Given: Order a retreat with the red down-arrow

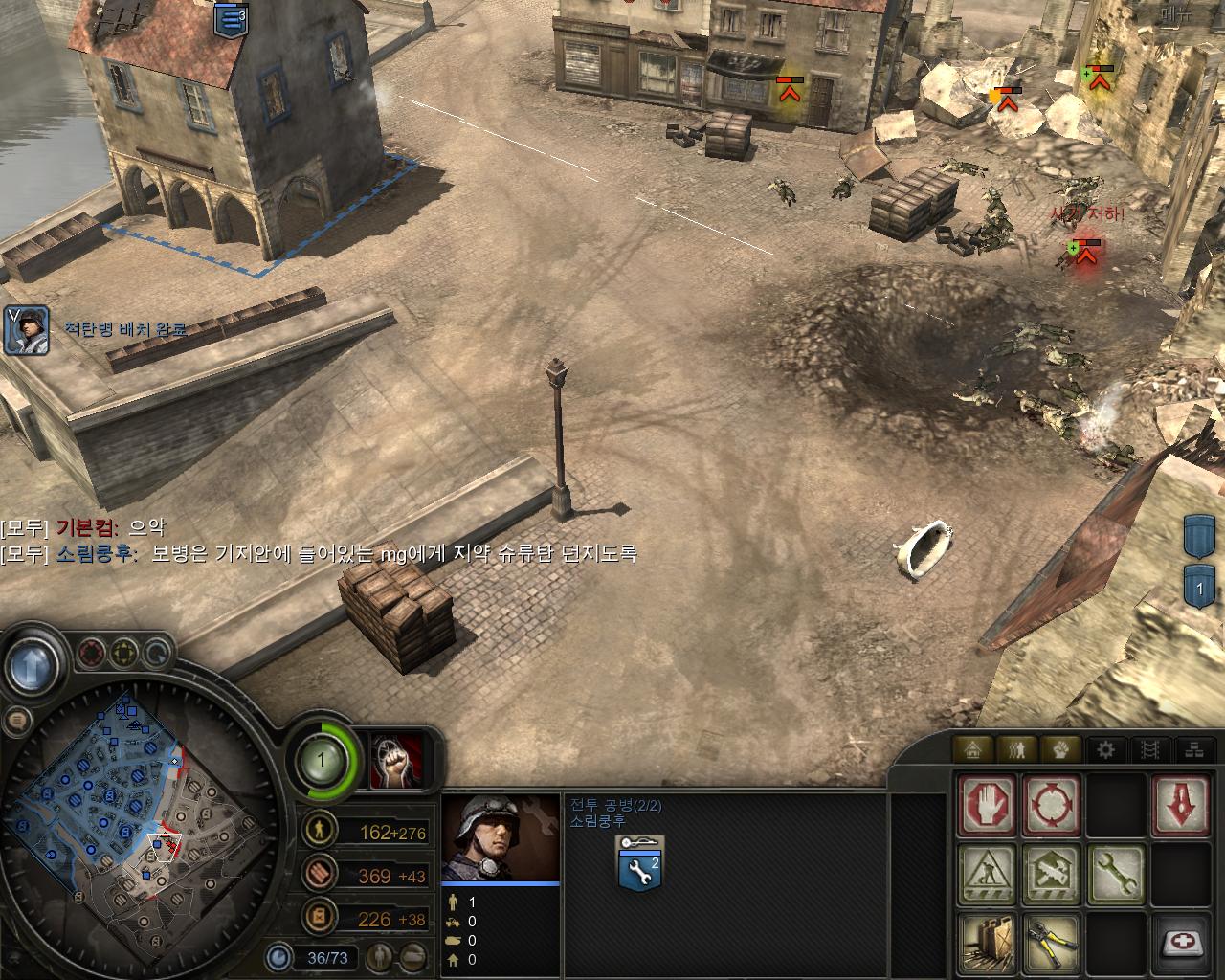Looking at the screenshot, I should point(1181,805).
